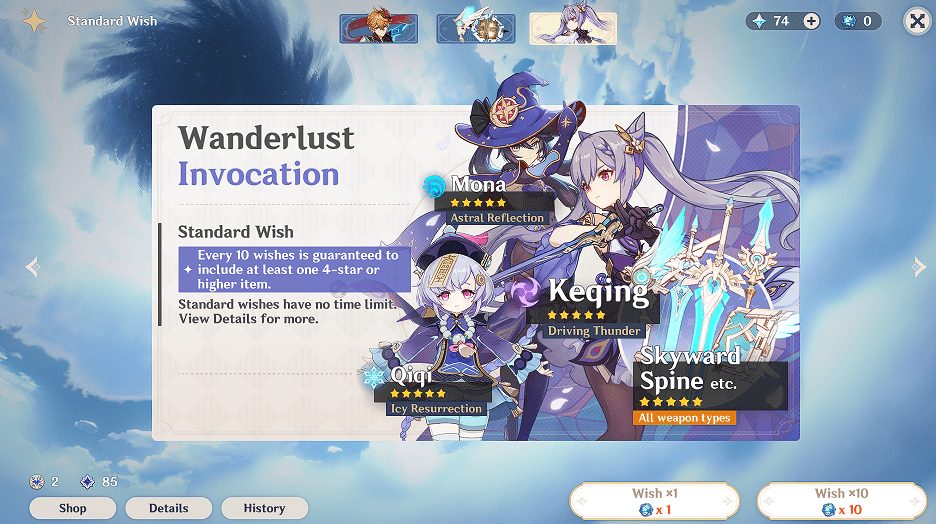Viewport: 936px width, 524px height.
Task: Add more Primogems with plus button
Action: point(810,21)
